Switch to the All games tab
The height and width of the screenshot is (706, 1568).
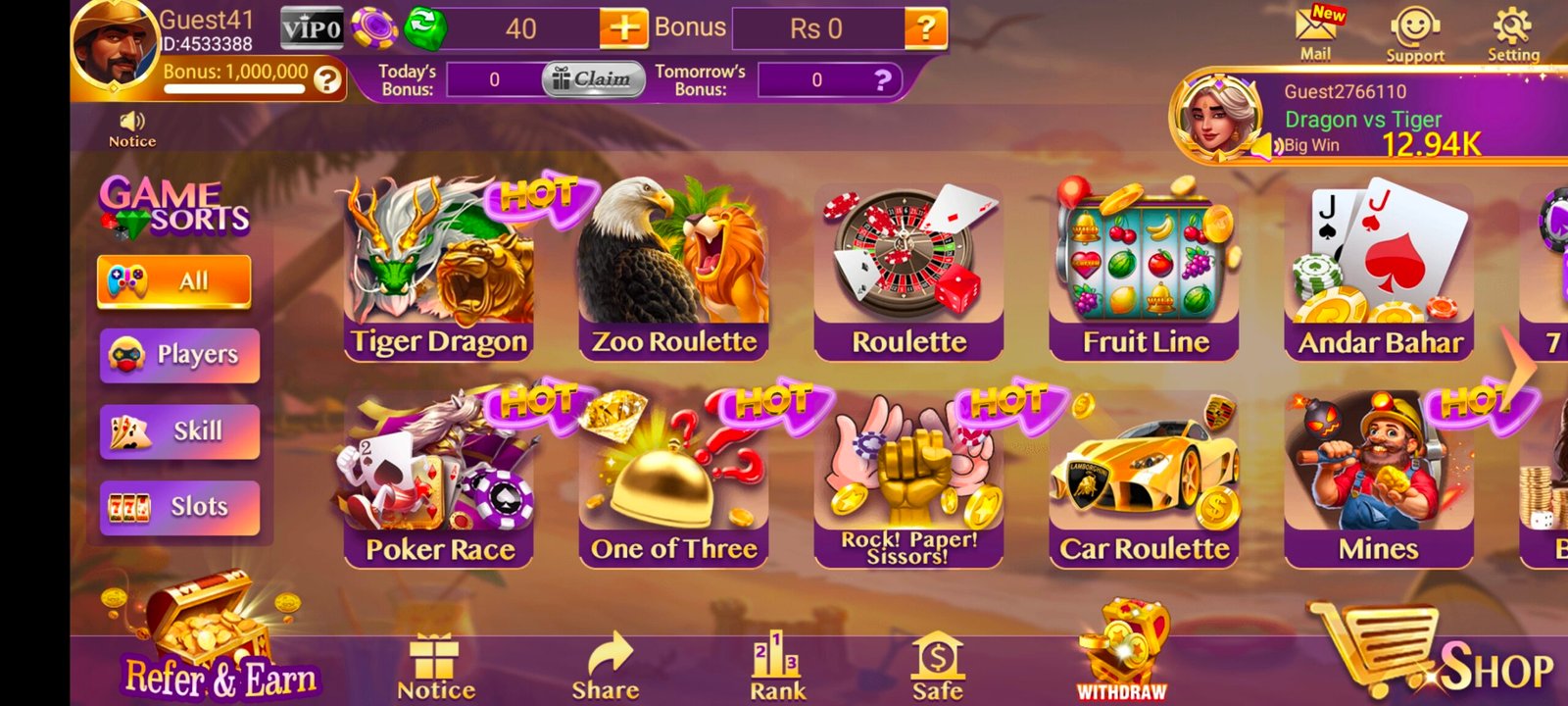coord(176,280)
